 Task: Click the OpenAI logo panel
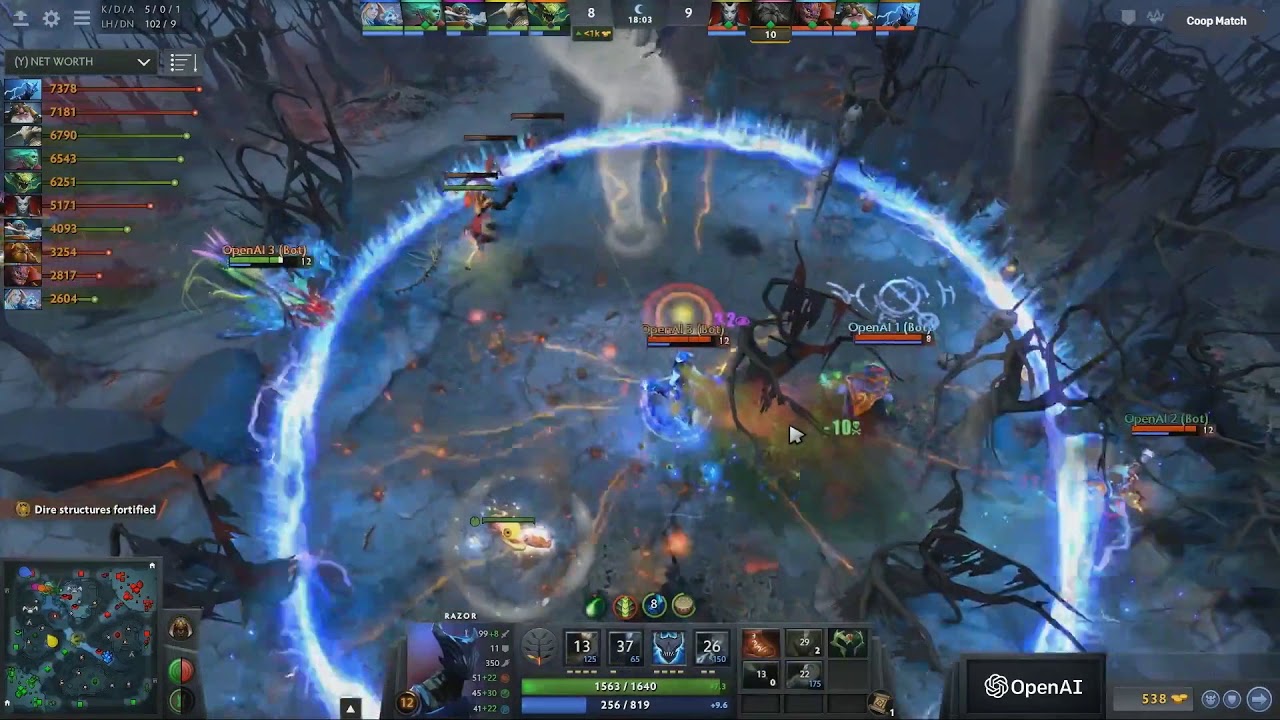pyautogui.click(x=1035, y=687)
